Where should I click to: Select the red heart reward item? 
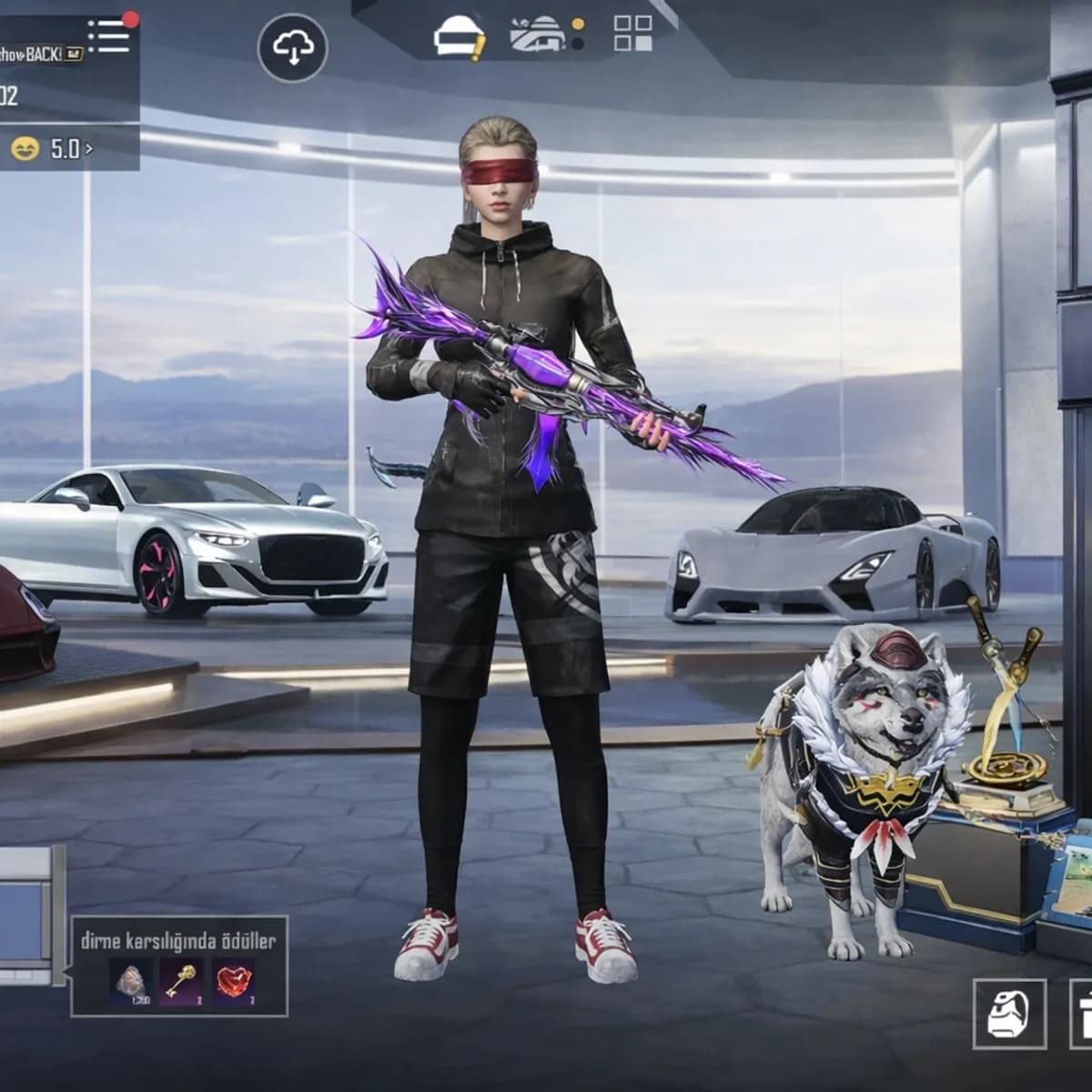point(234,980)
